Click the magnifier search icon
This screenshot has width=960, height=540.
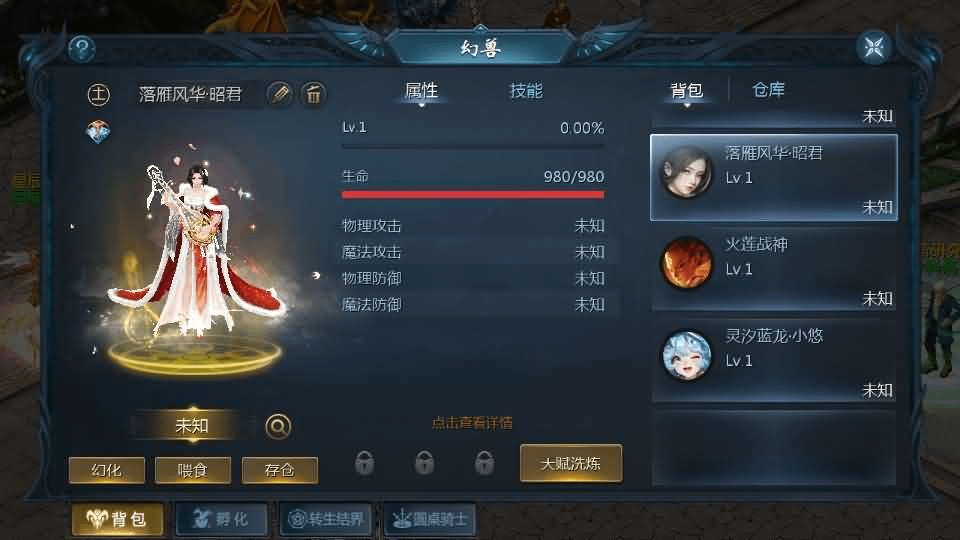(278, 426)
